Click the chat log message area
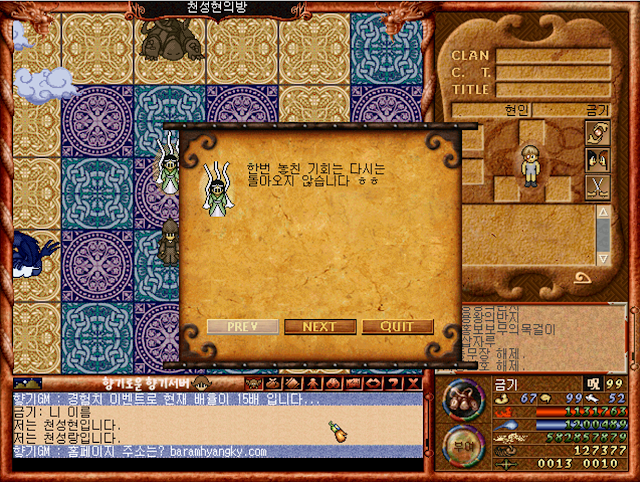This screenshot has height=482, width=640. pyautogui.click(x=220, y=425)
